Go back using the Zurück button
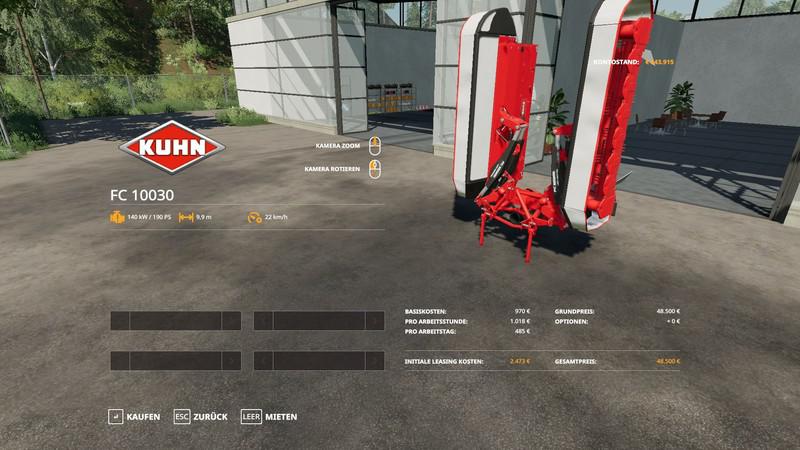The image size is (800, 450). click(201, 416)
